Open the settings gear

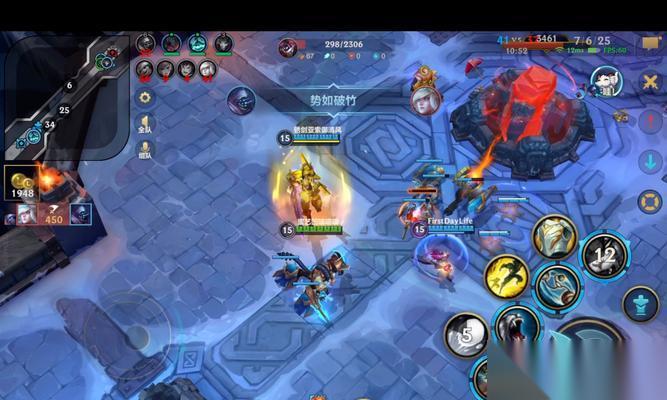point(145,98)
